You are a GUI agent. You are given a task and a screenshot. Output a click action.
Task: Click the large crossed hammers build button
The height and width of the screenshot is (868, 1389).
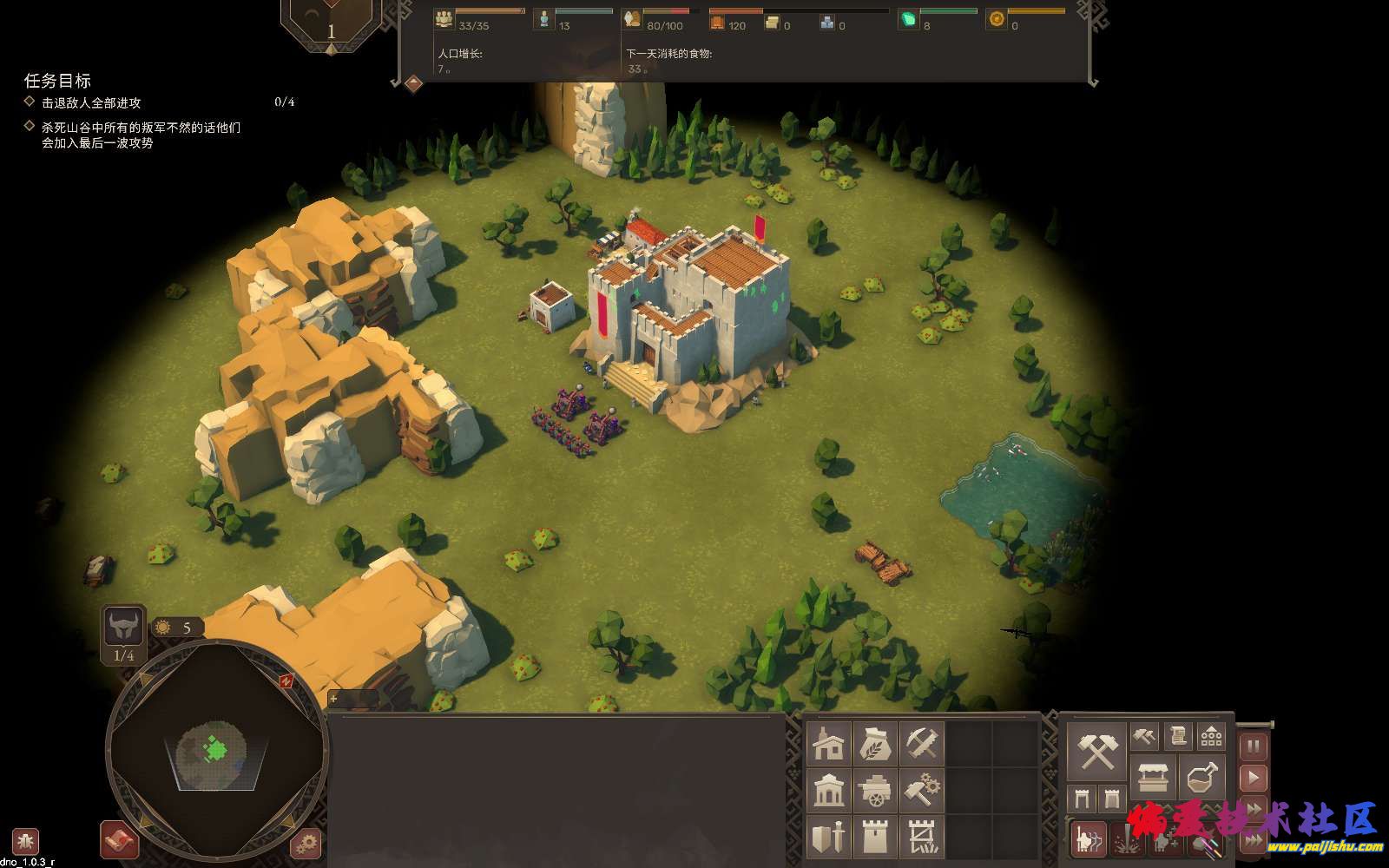coord(1098,751)
